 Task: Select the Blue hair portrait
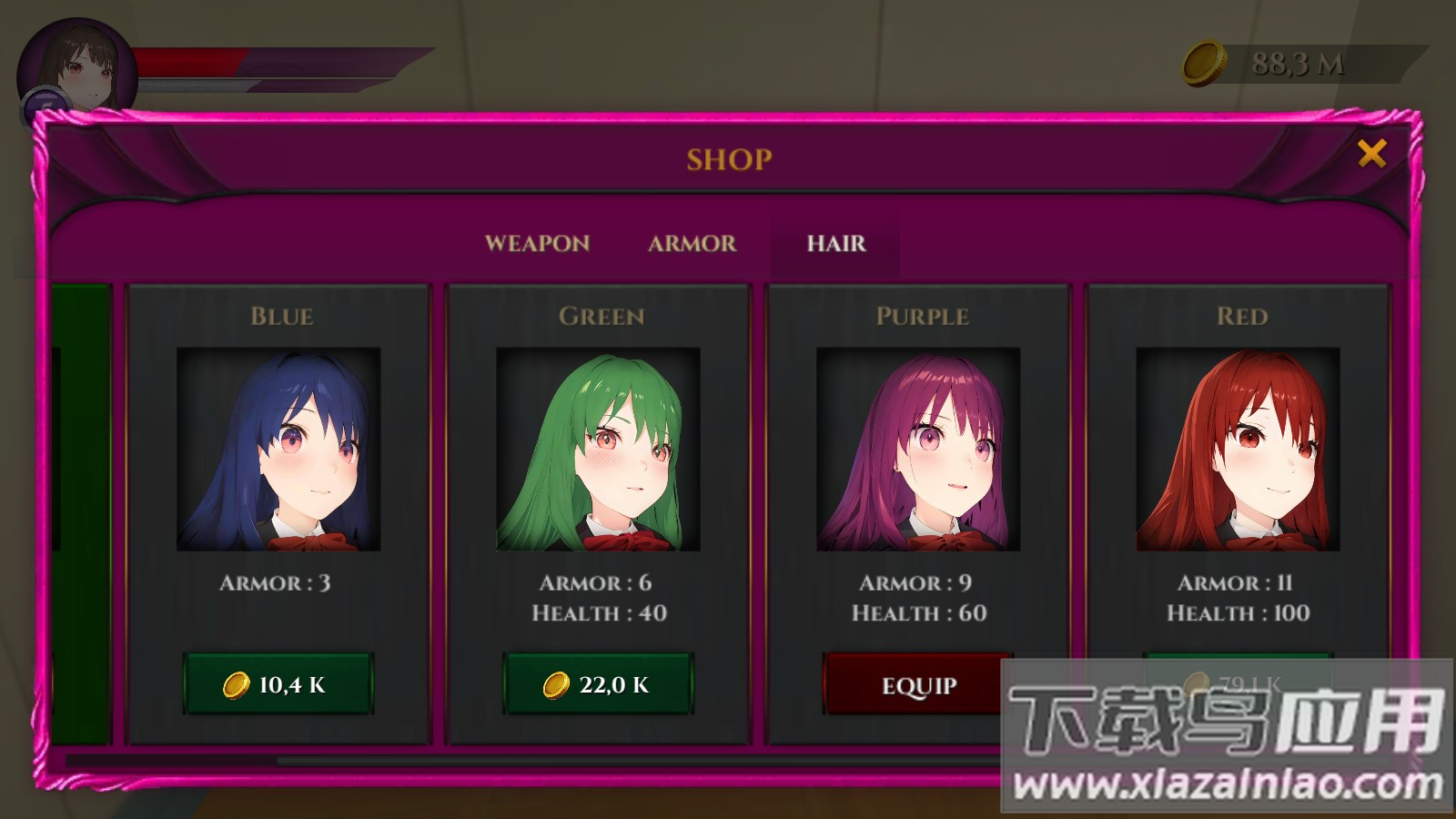(x=278, y=450)
